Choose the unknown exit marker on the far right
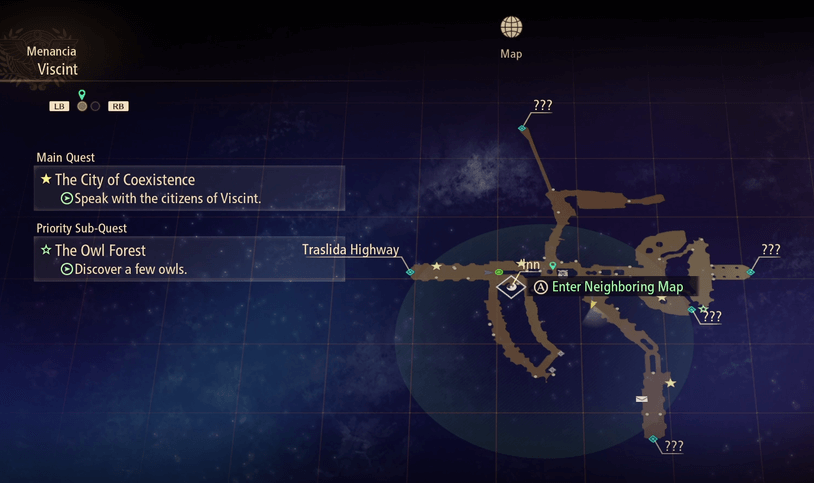The width and height of the screenshot is (814, 483). click(750, 271)
